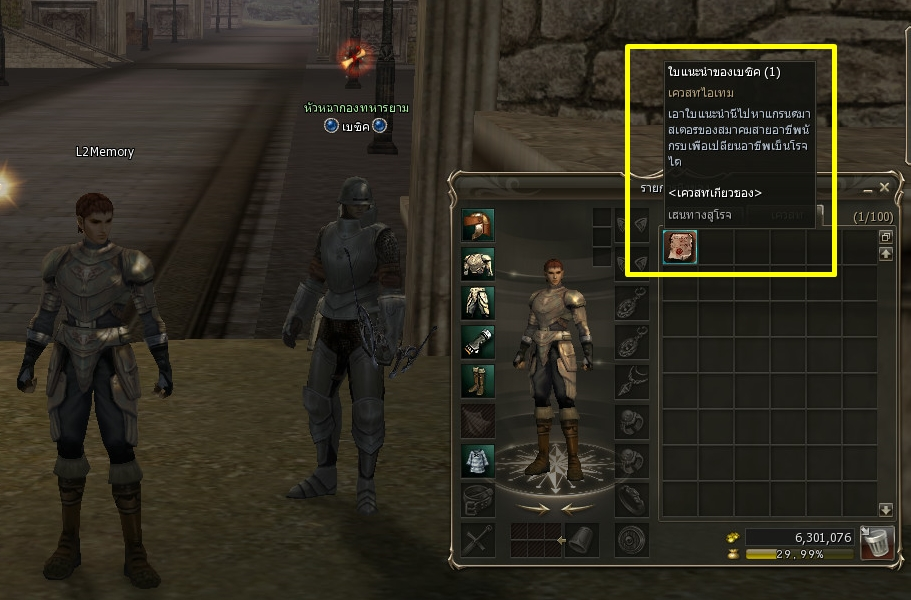
Task: Click the equipped gauntlets slot
Action: pos(478,342)
